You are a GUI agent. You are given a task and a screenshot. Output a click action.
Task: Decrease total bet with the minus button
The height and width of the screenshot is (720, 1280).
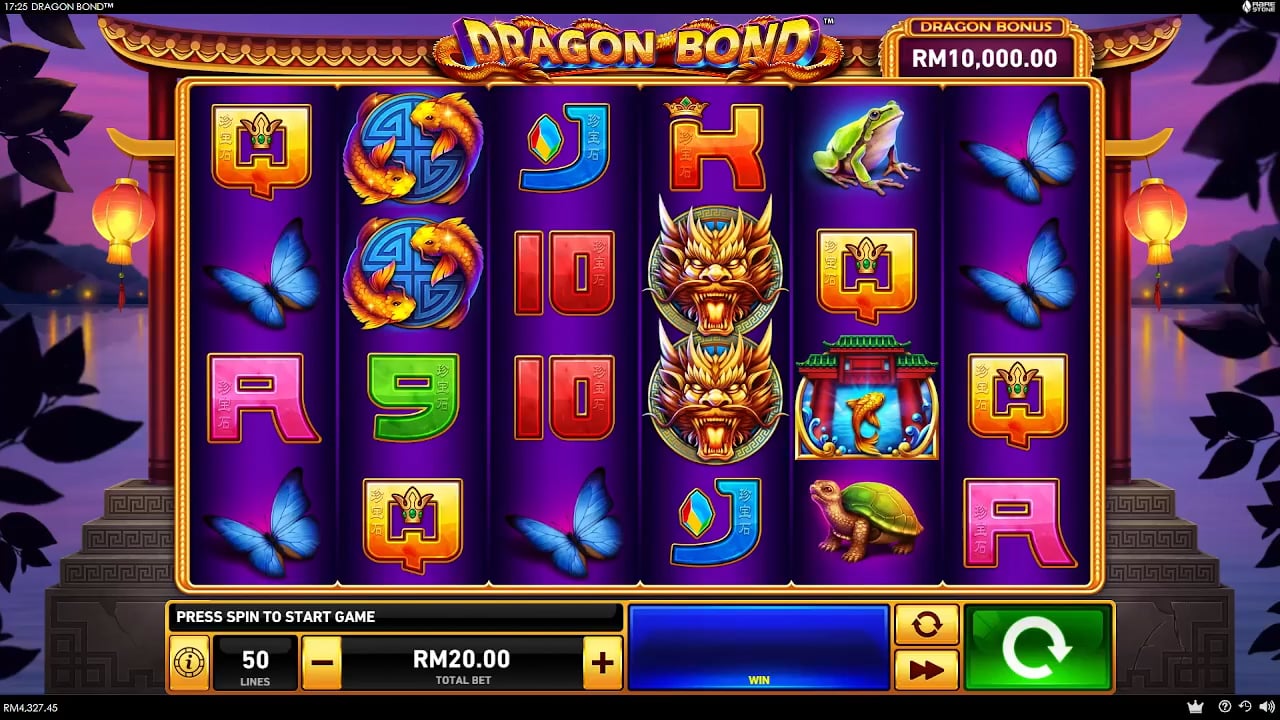tap(321, 662)
